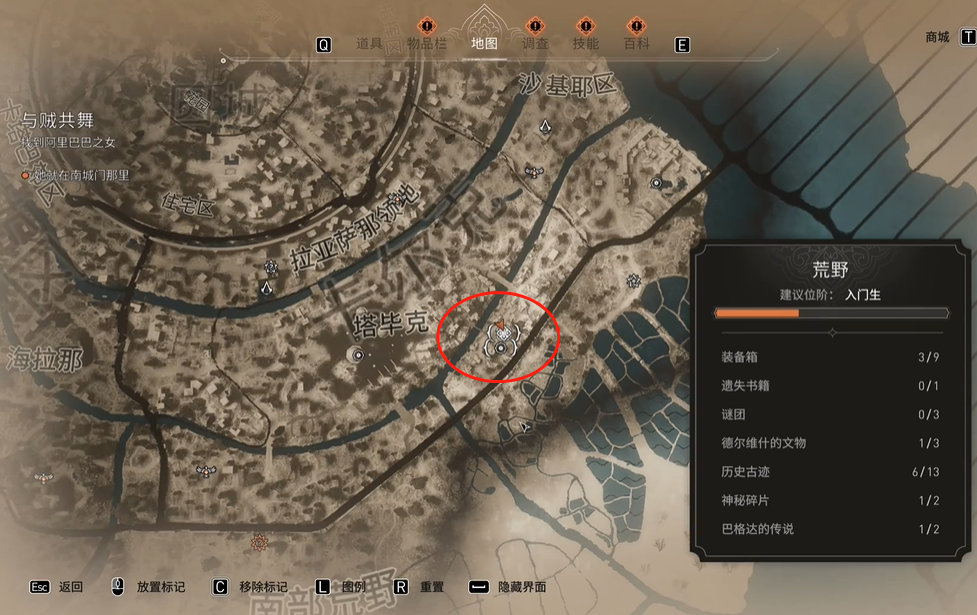Screen dimensions: 977x615
Task: Select the 地图 map tab
Action: pos(484,44)
